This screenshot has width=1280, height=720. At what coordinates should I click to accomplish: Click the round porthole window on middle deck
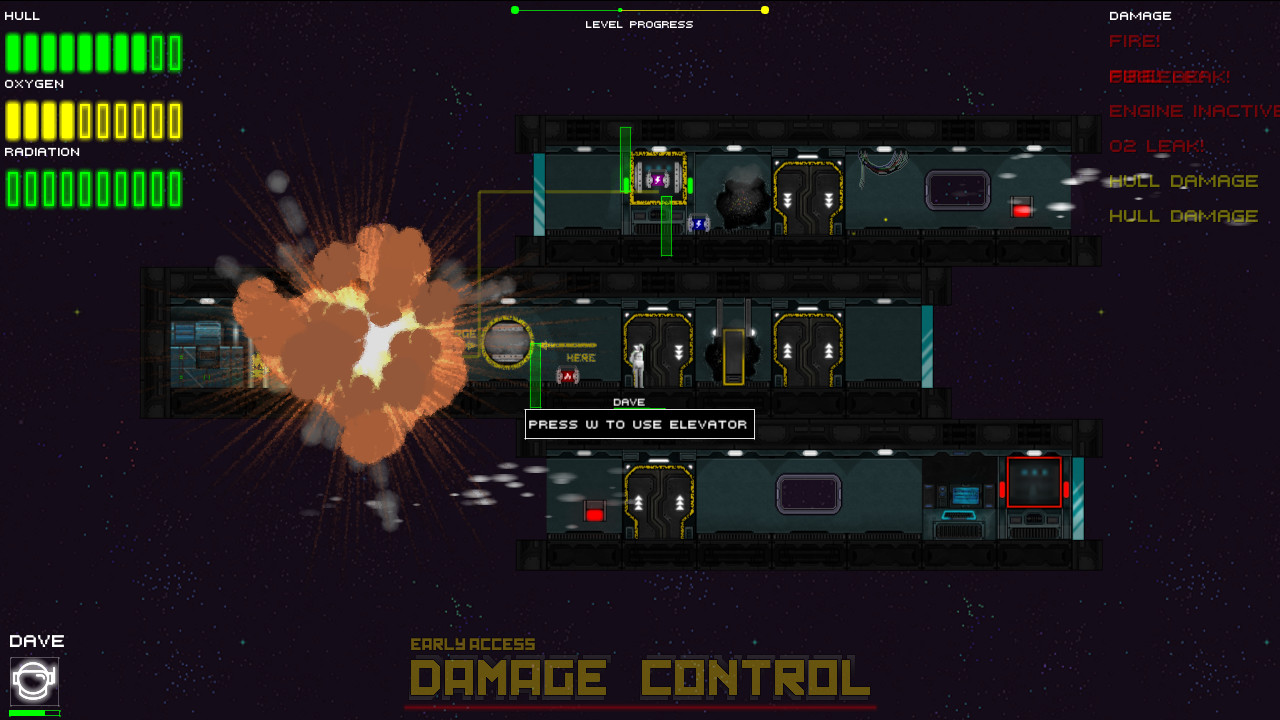(x=509, y=340)
